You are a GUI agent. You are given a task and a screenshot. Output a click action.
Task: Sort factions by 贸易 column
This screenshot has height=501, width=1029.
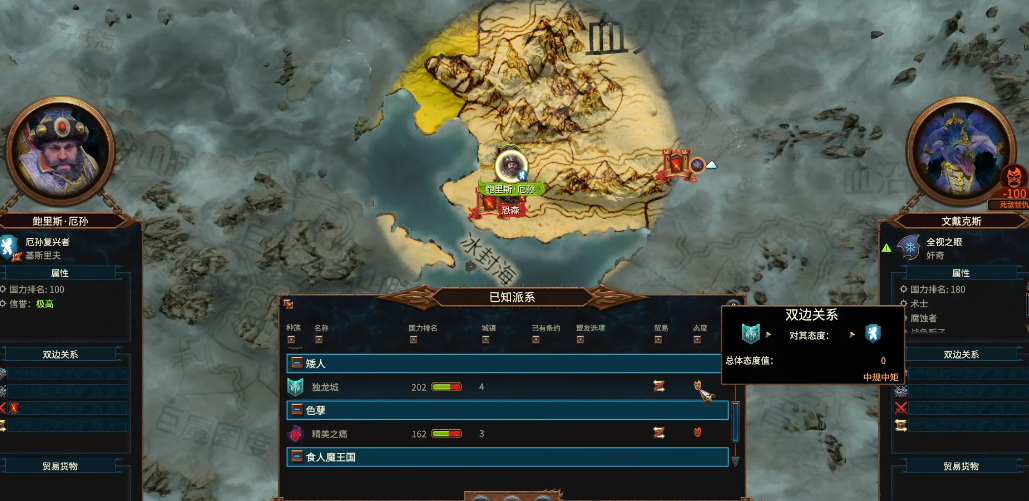point(660,339)
